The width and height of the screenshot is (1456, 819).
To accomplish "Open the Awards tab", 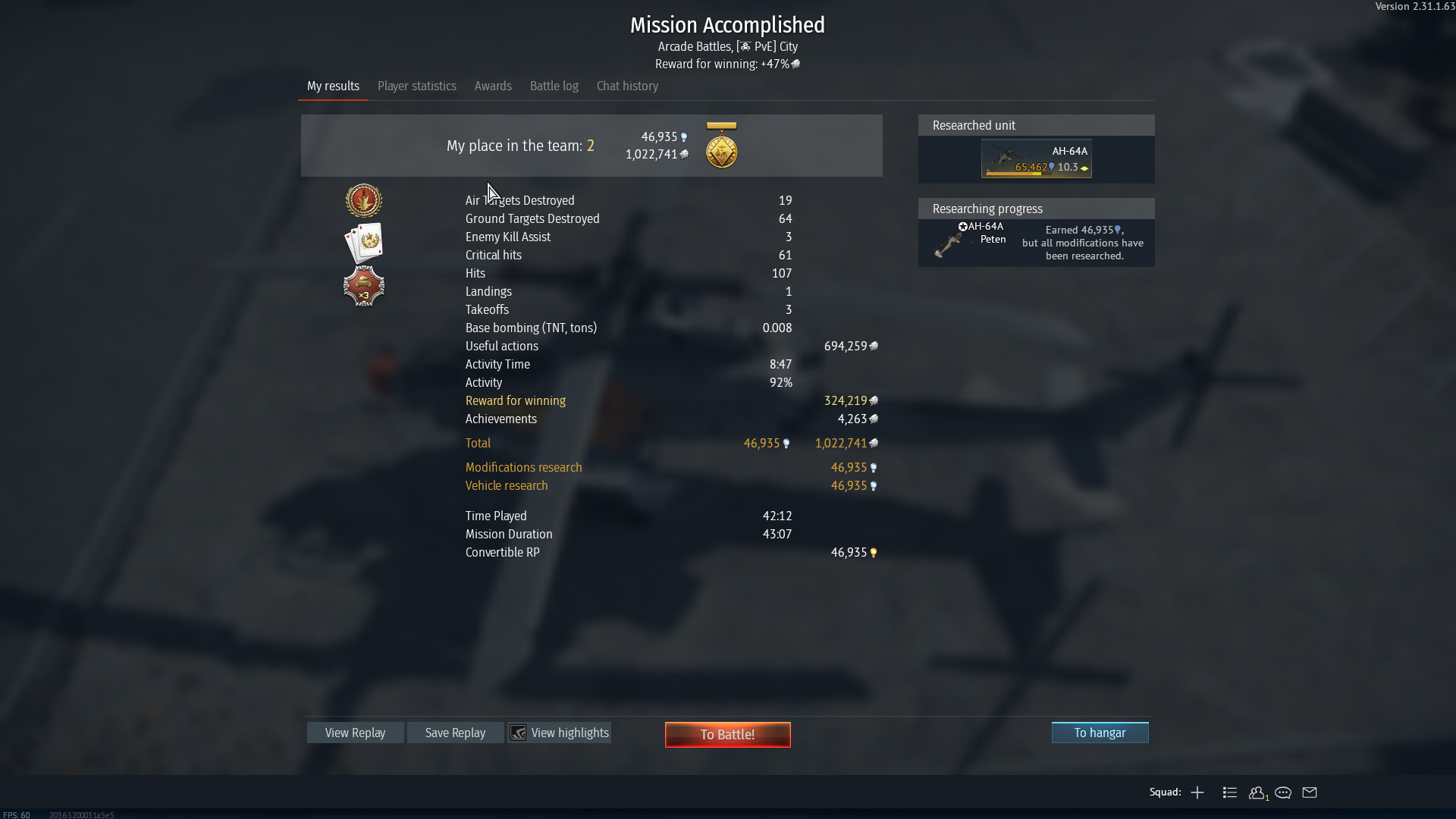I will click(493, 86).
